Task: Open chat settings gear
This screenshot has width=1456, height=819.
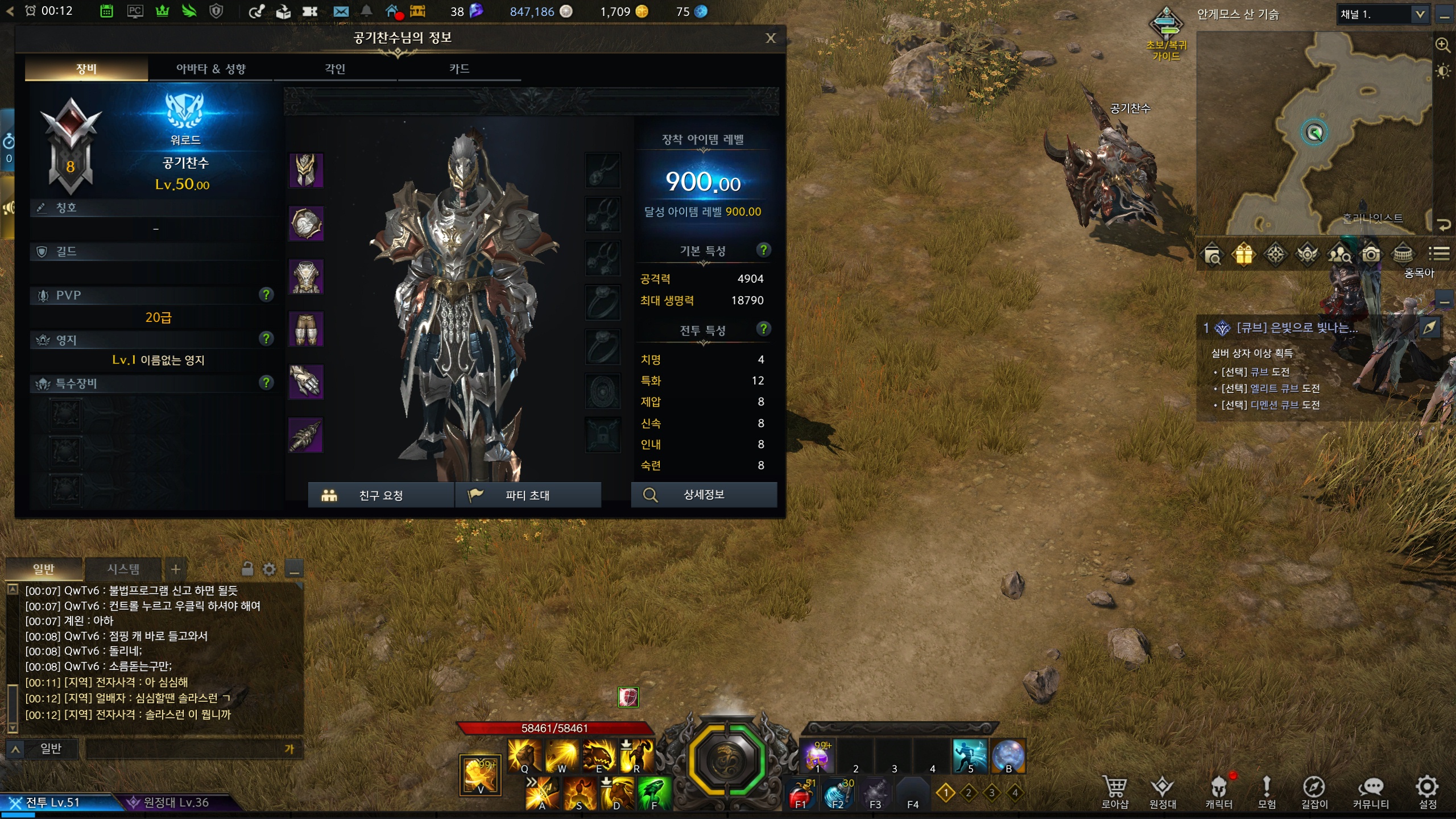Action: coord(270,569)
